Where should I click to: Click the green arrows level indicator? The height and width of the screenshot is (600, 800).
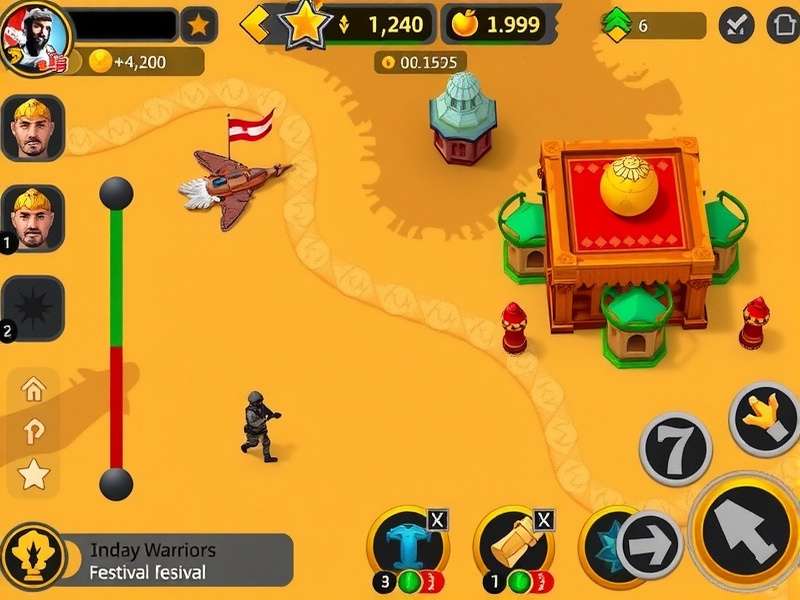point(616,25)
